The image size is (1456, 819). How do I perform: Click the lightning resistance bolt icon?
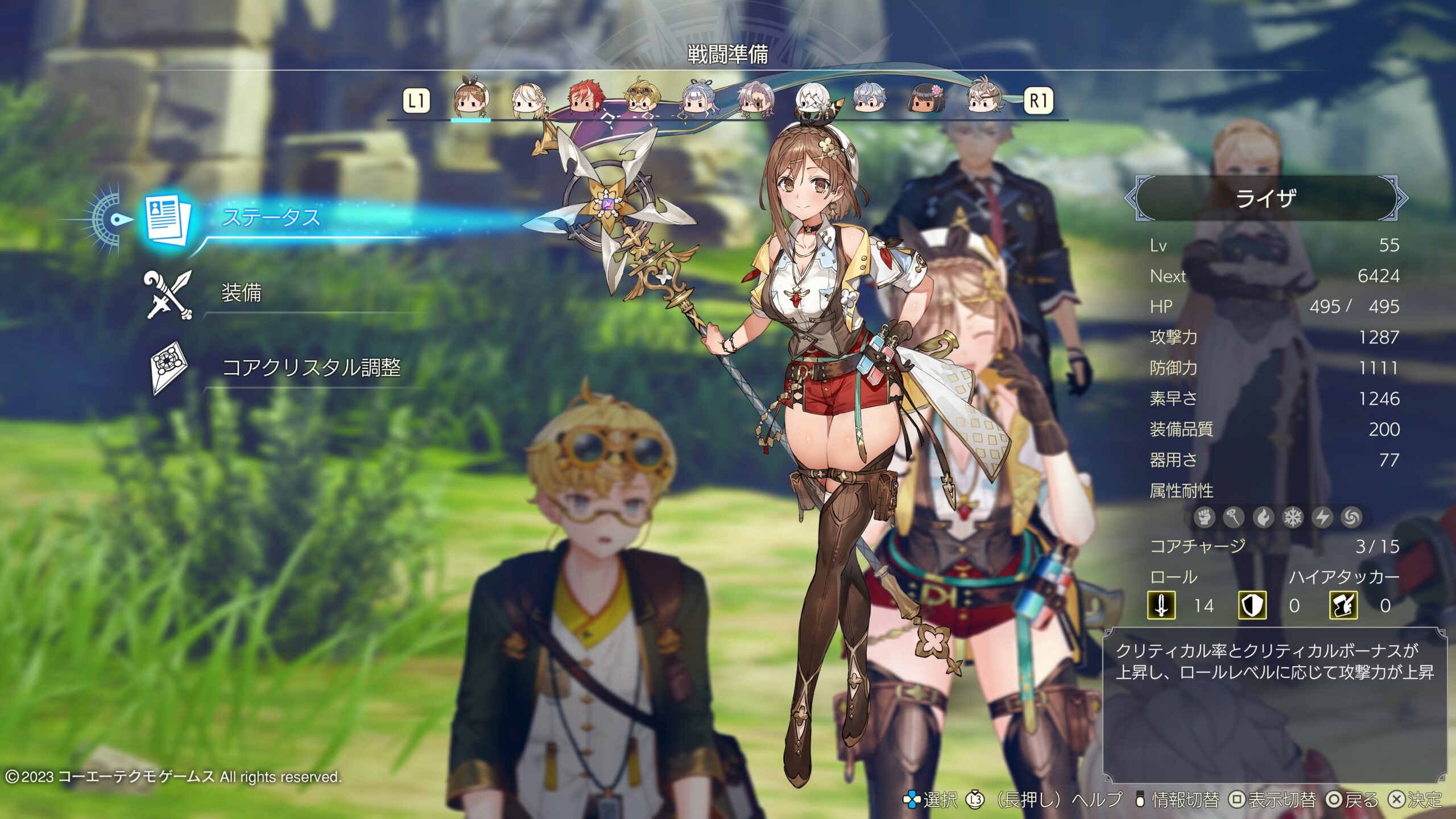tap(1322, 518)
